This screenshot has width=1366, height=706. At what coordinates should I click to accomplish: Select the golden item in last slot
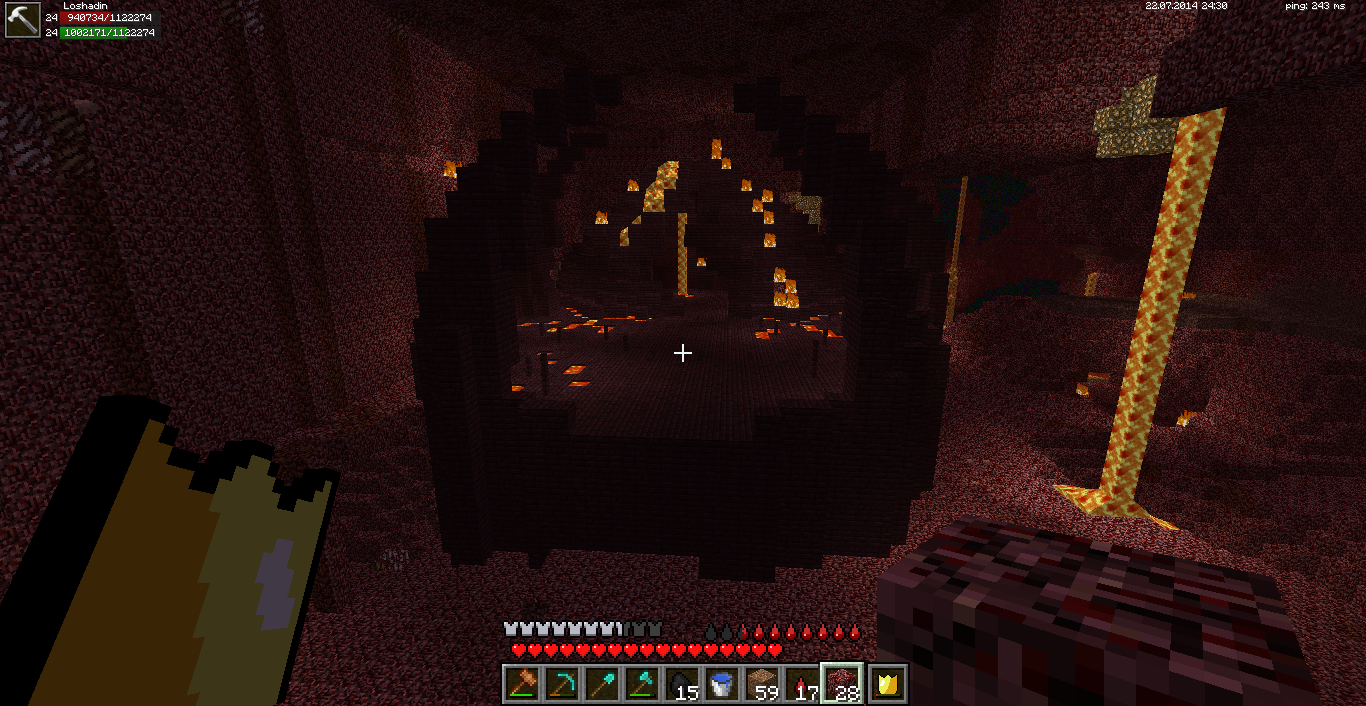(x=887, y=685)
